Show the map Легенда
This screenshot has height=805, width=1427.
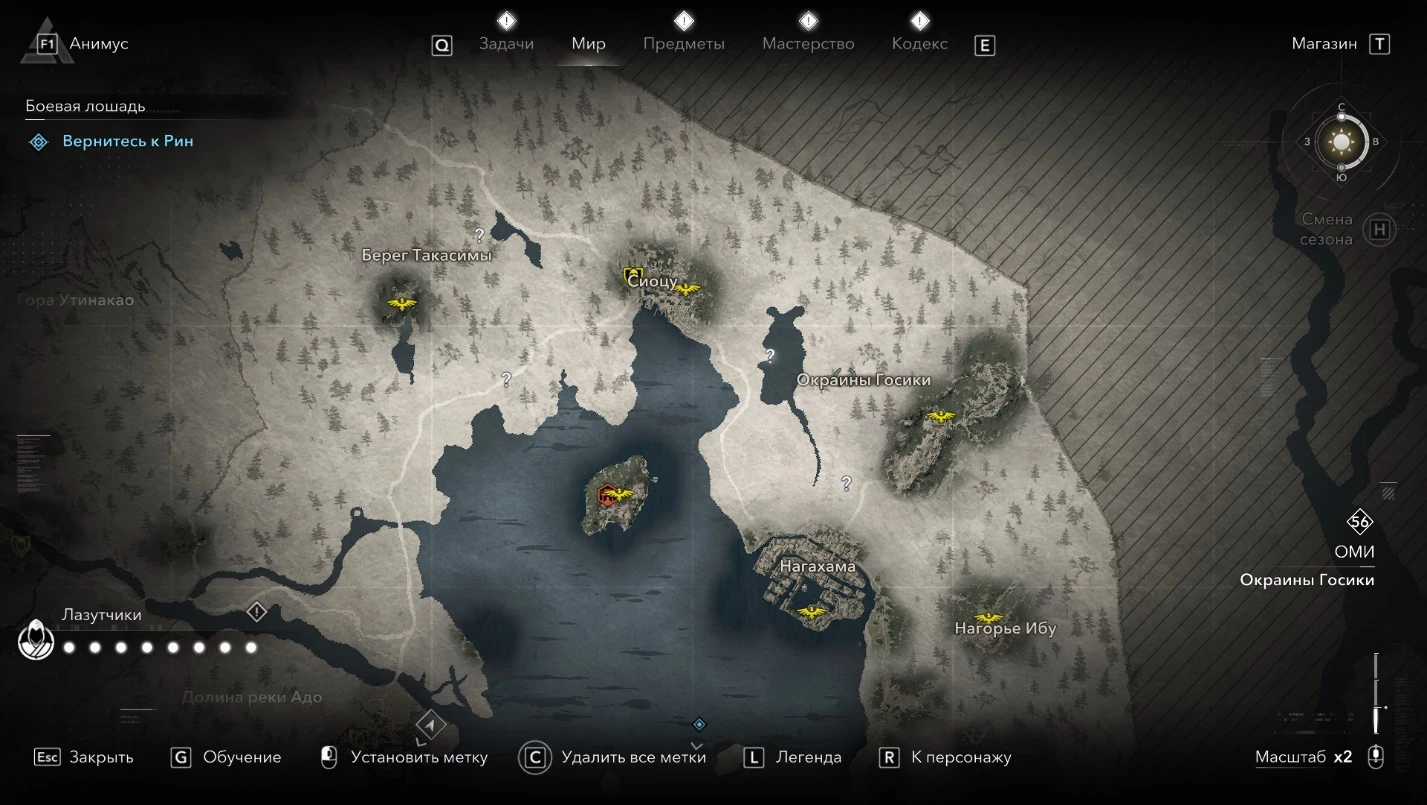(808, 757)
